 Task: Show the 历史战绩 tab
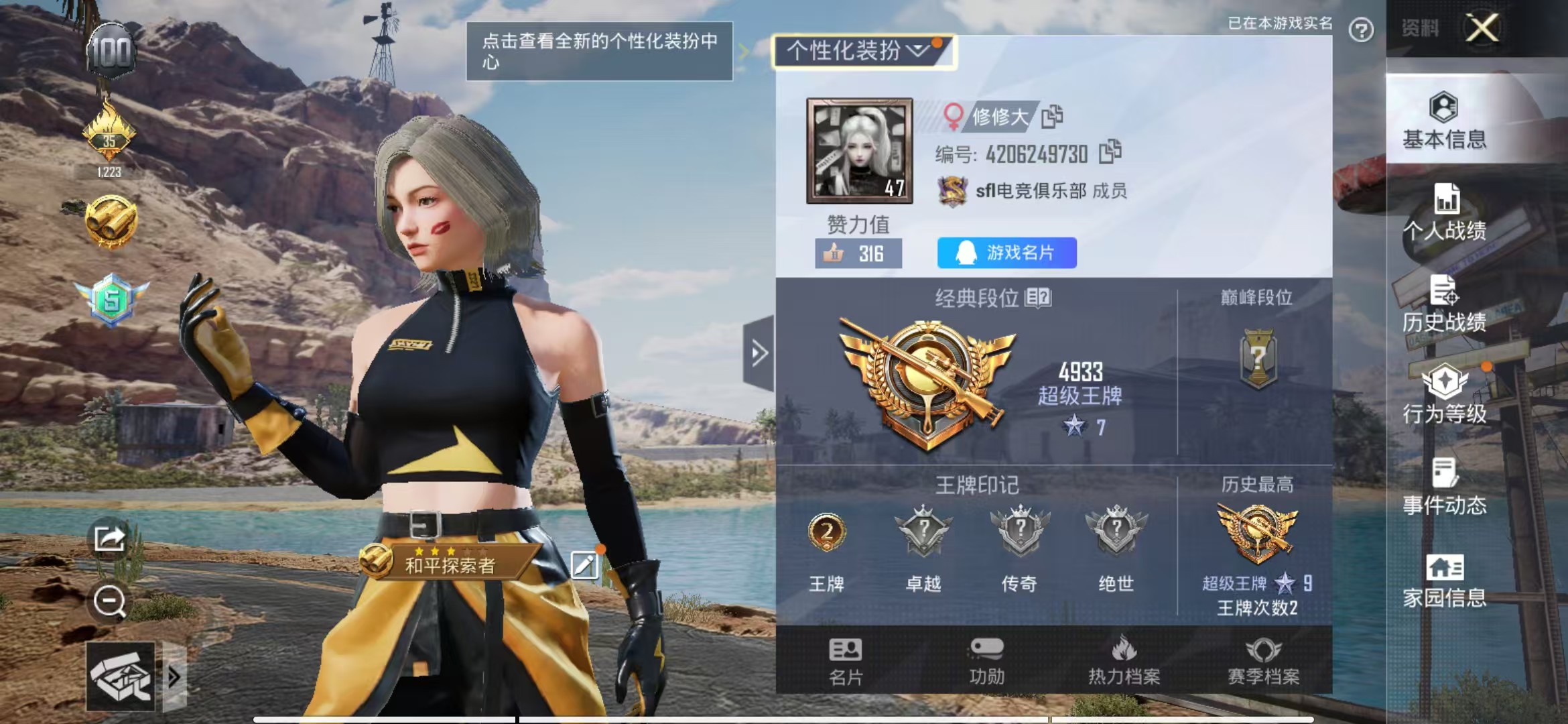pos(1444,304)
